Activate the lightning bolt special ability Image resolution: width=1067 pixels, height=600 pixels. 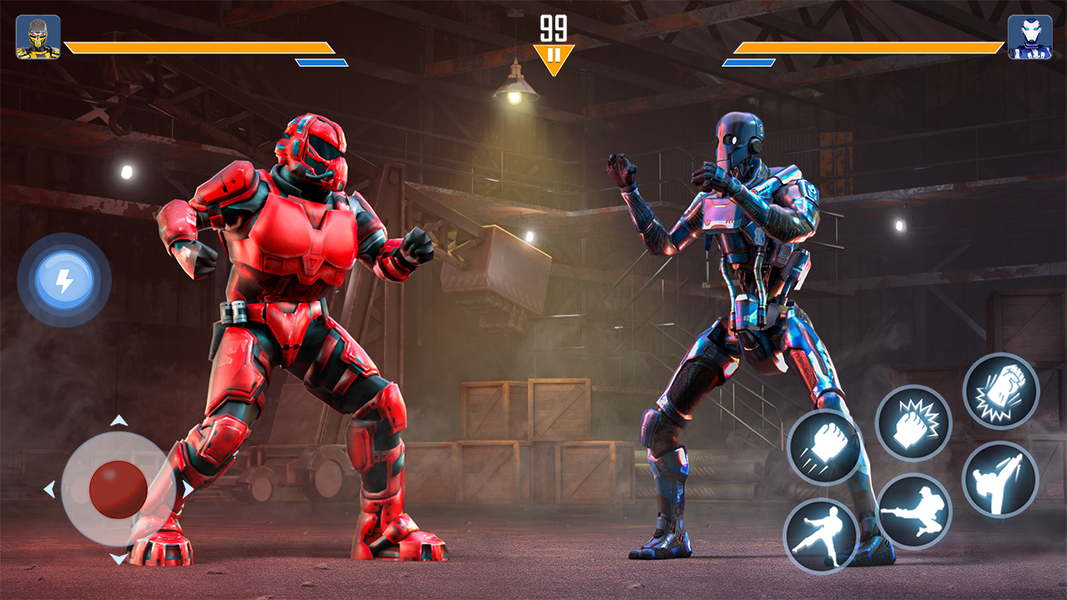tap(64, 281)
